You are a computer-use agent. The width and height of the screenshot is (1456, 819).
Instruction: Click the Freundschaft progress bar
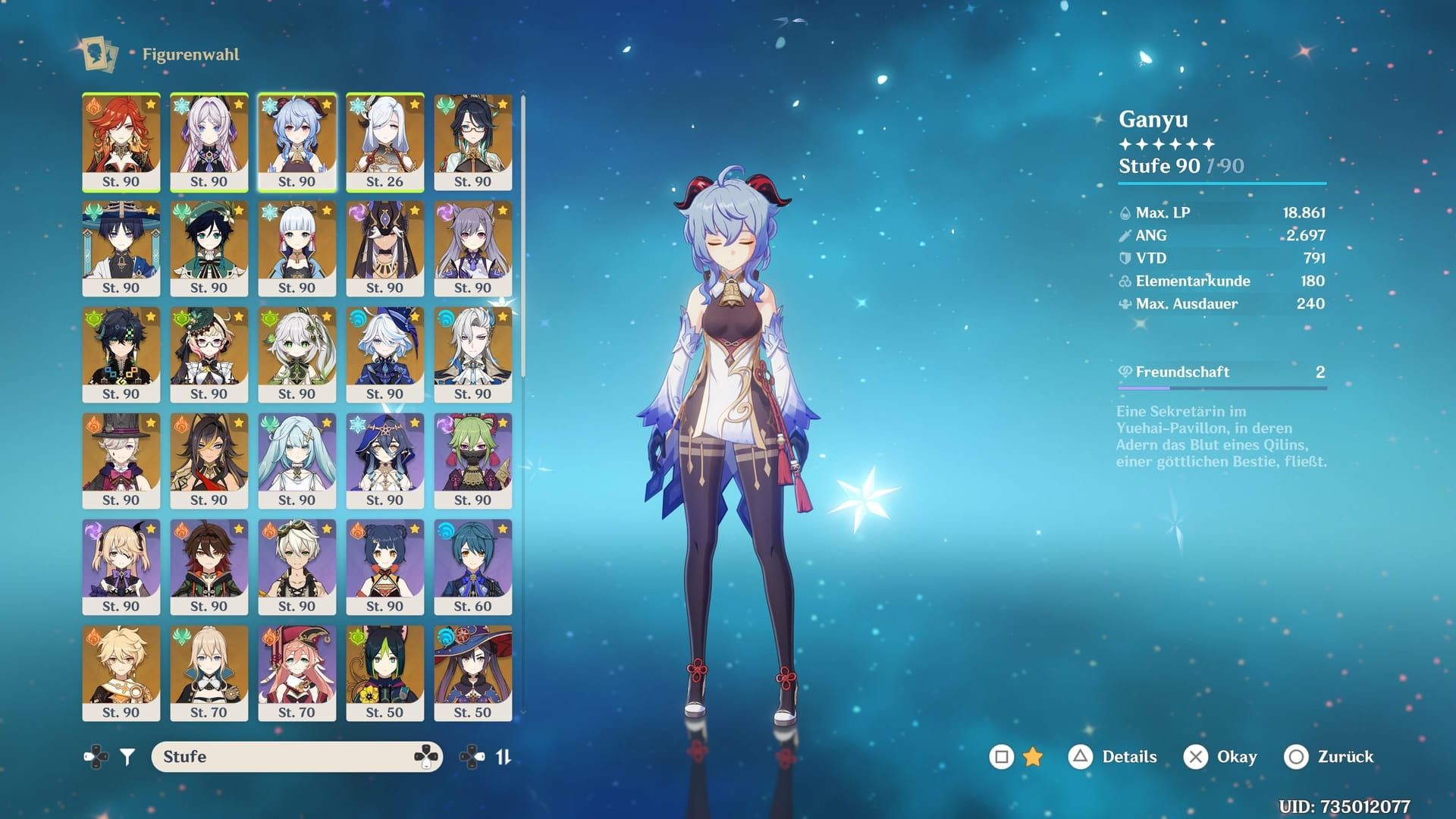[1221, 388]
